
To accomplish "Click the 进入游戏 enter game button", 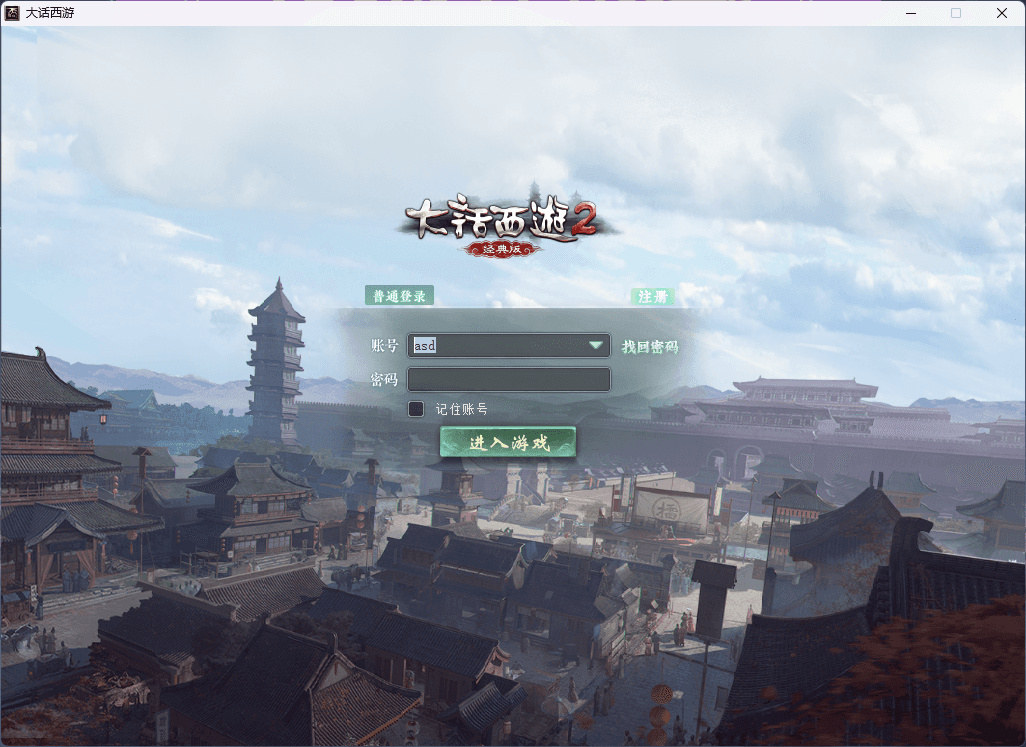I will 508,442.
